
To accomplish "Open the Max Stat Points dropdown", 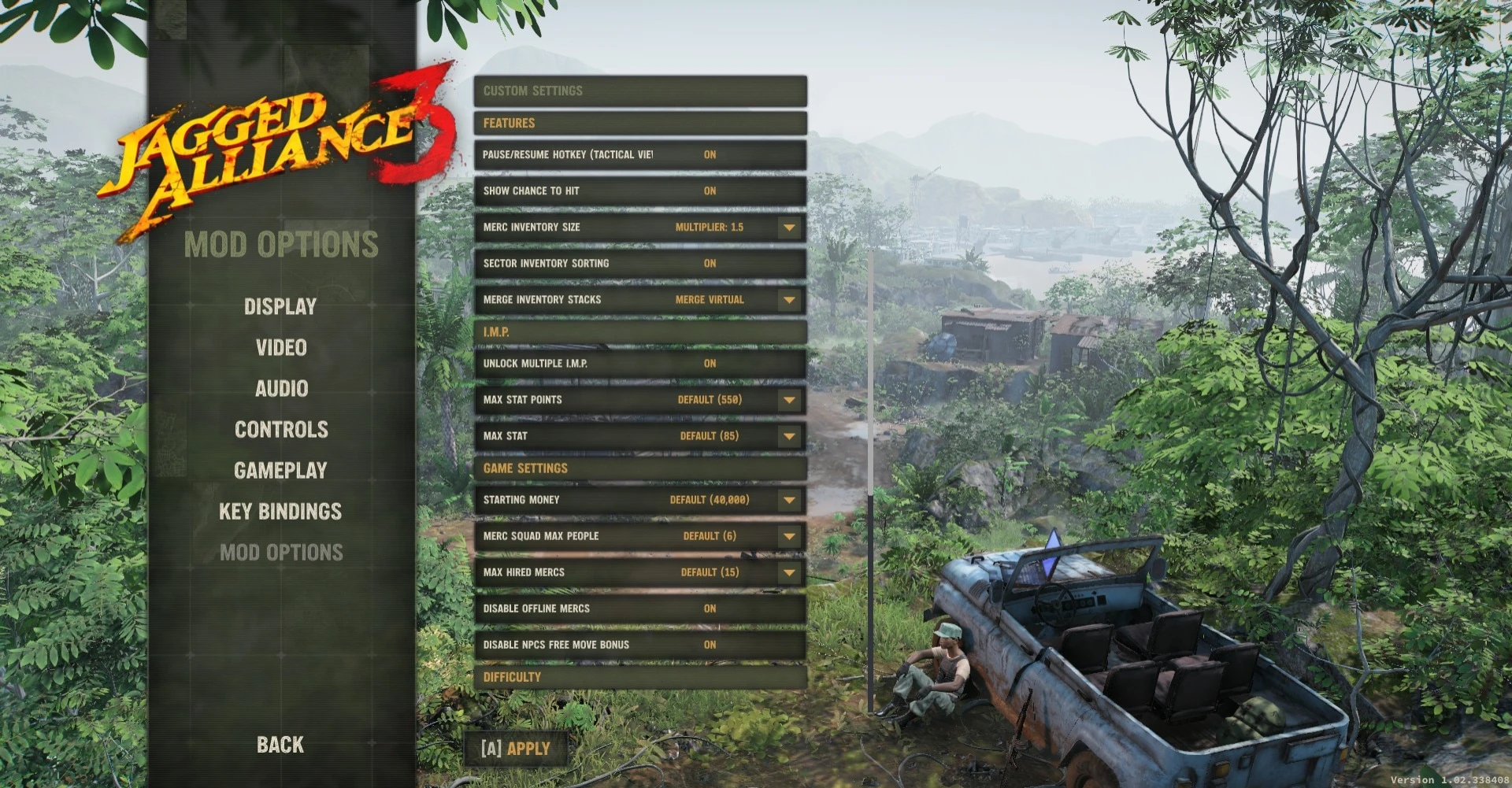I will (788, 399).
